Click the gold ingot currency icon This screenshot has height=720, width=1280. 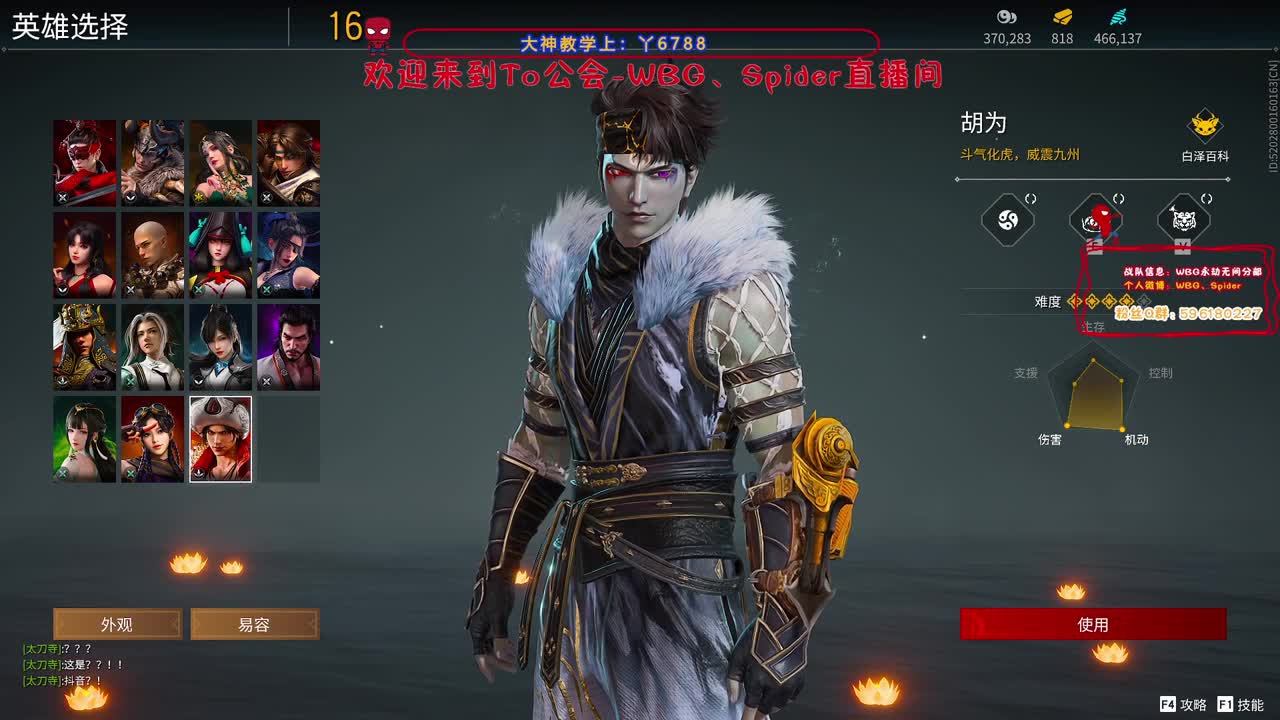(1061, 19)
